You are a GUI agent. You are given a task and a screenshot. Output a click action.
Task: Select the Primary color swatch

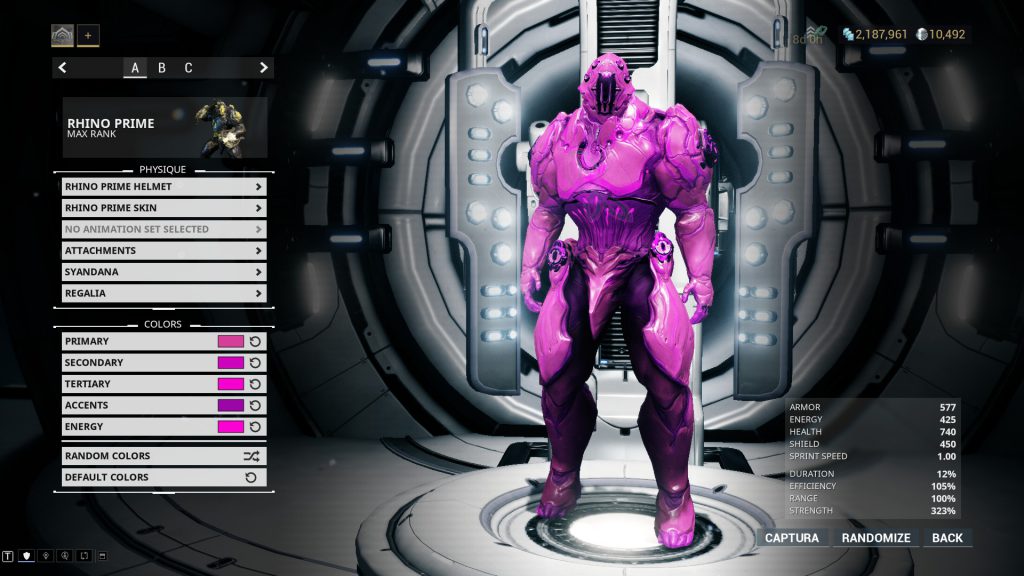(231, 342)
